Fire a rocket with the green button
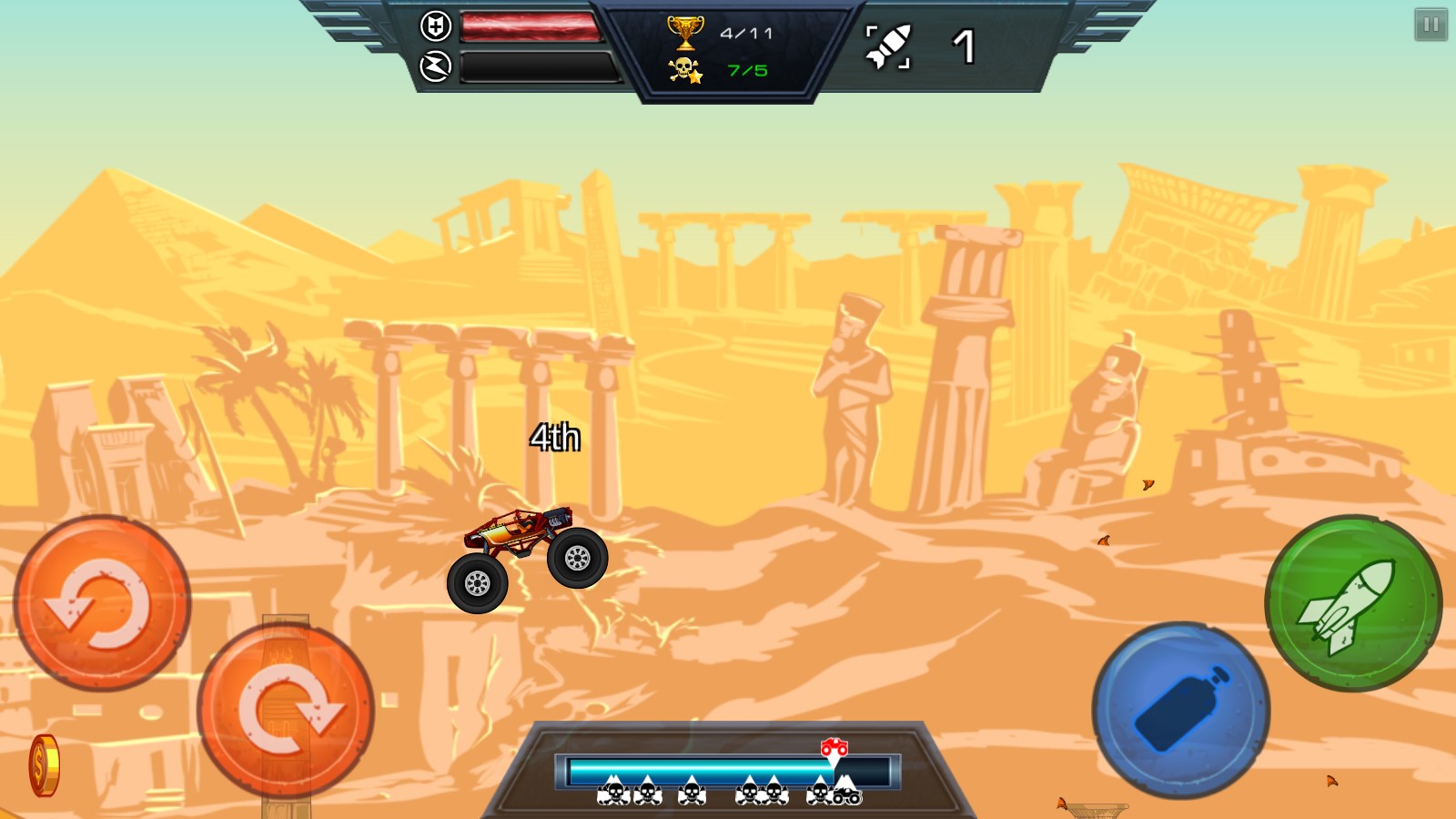The width and height of the screenshot is (1456, 819). point(1353,603)
